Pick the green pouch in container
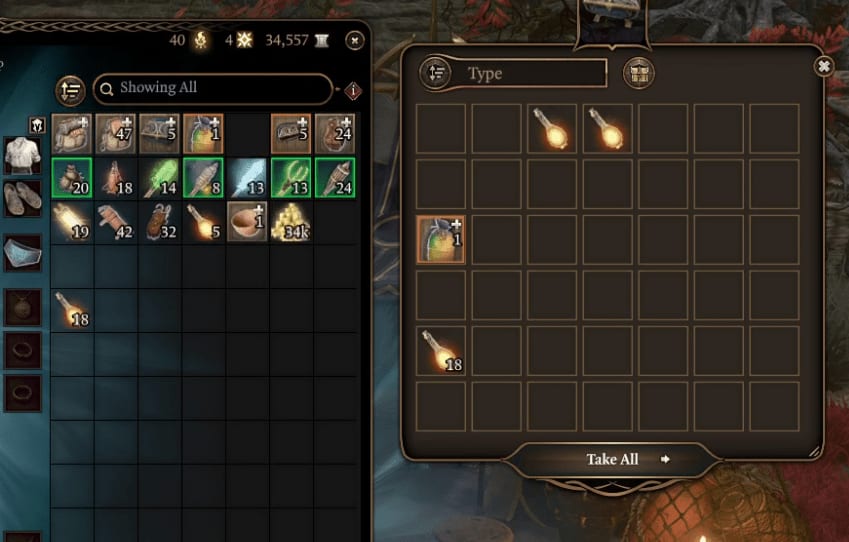The width and height of the screenshot is (849, 542). pyautogui.click(x=441, y=239)
